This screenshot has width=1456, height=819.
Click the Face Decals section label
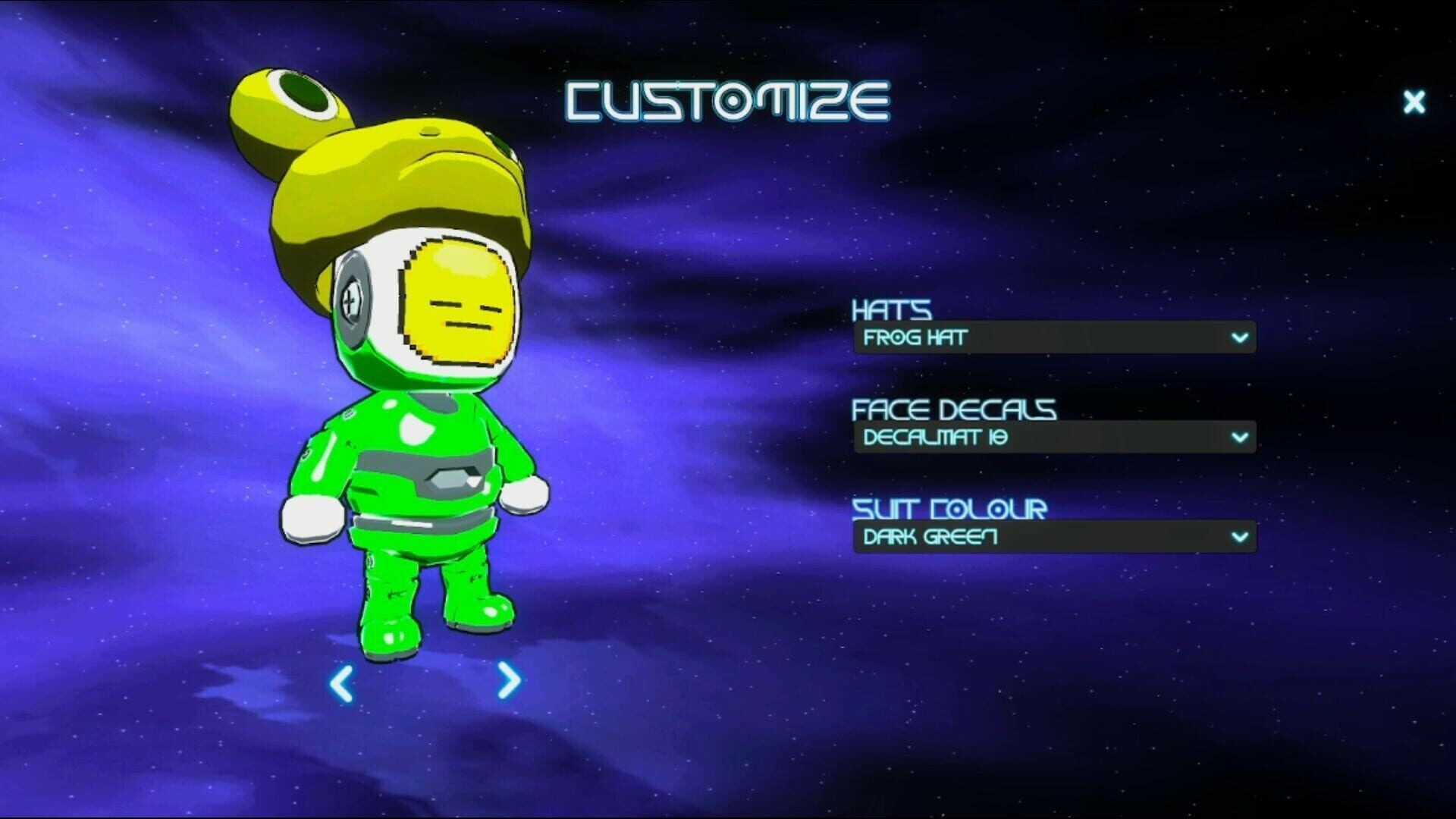click(954, 409)
